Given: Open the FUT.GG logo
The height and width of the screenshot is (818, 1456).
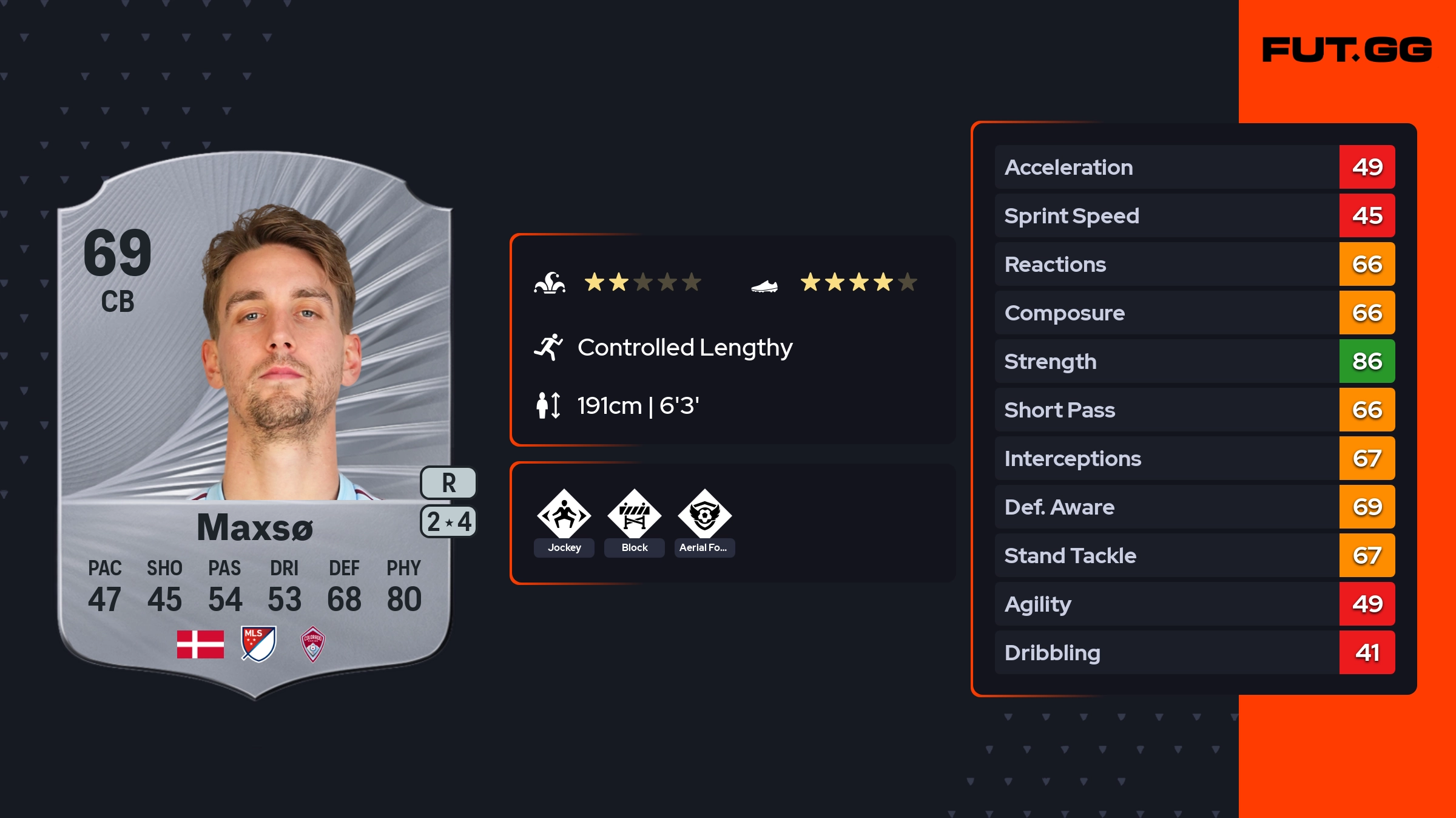Looking at the screenshot, I should point(1347,50).
